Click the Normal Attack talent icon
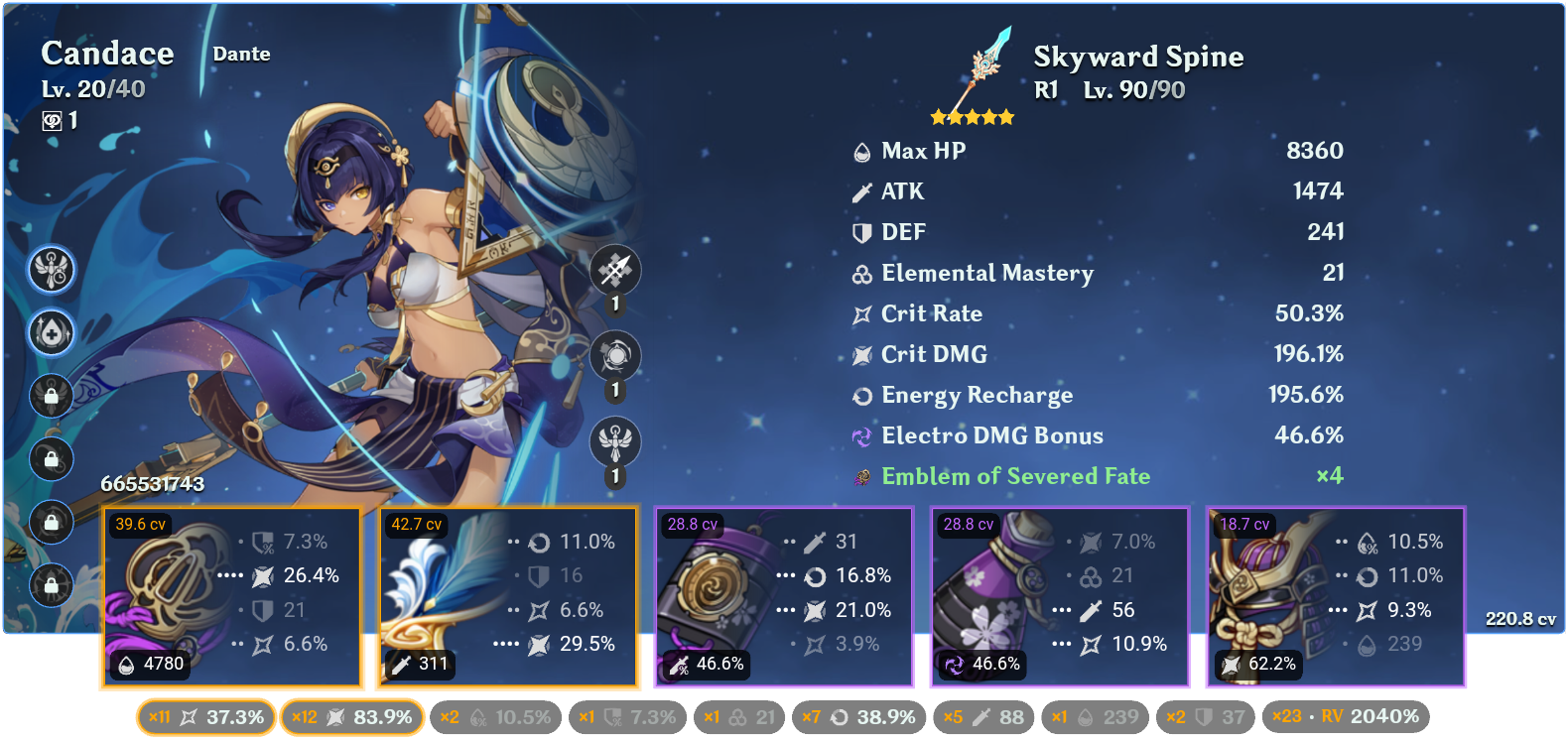 point(615,268)
